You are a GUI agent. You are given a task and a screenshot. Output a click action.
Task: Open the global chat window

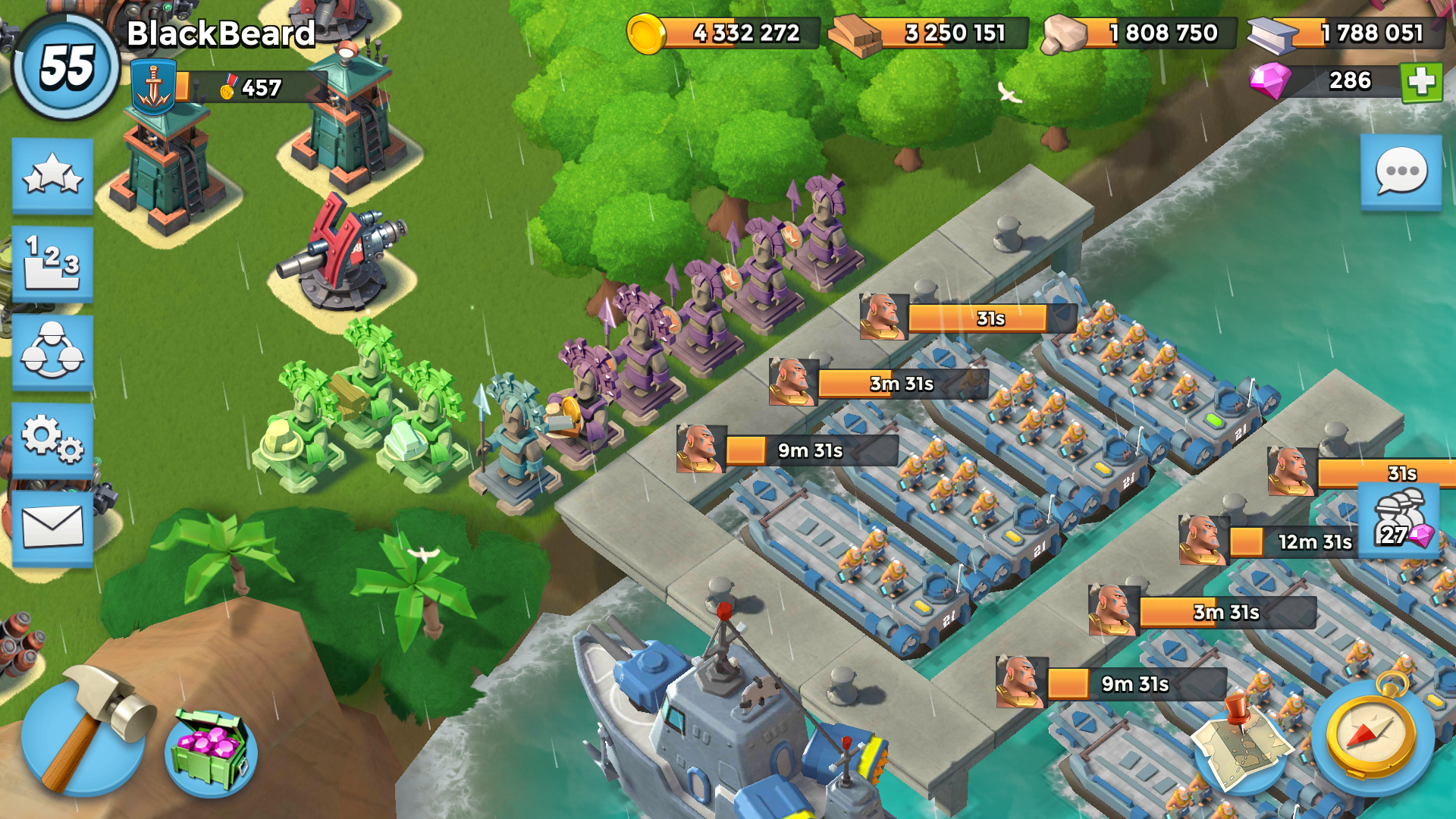1400,172
